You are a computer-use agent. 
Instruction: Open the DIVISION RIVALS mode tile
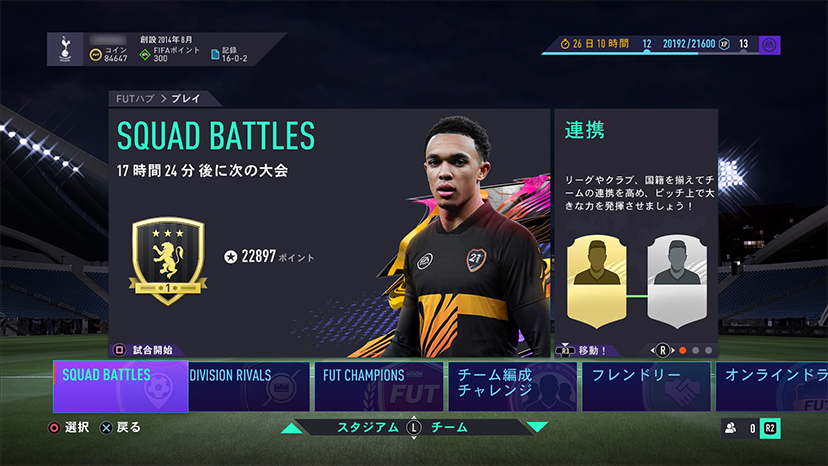coord(250,387)
